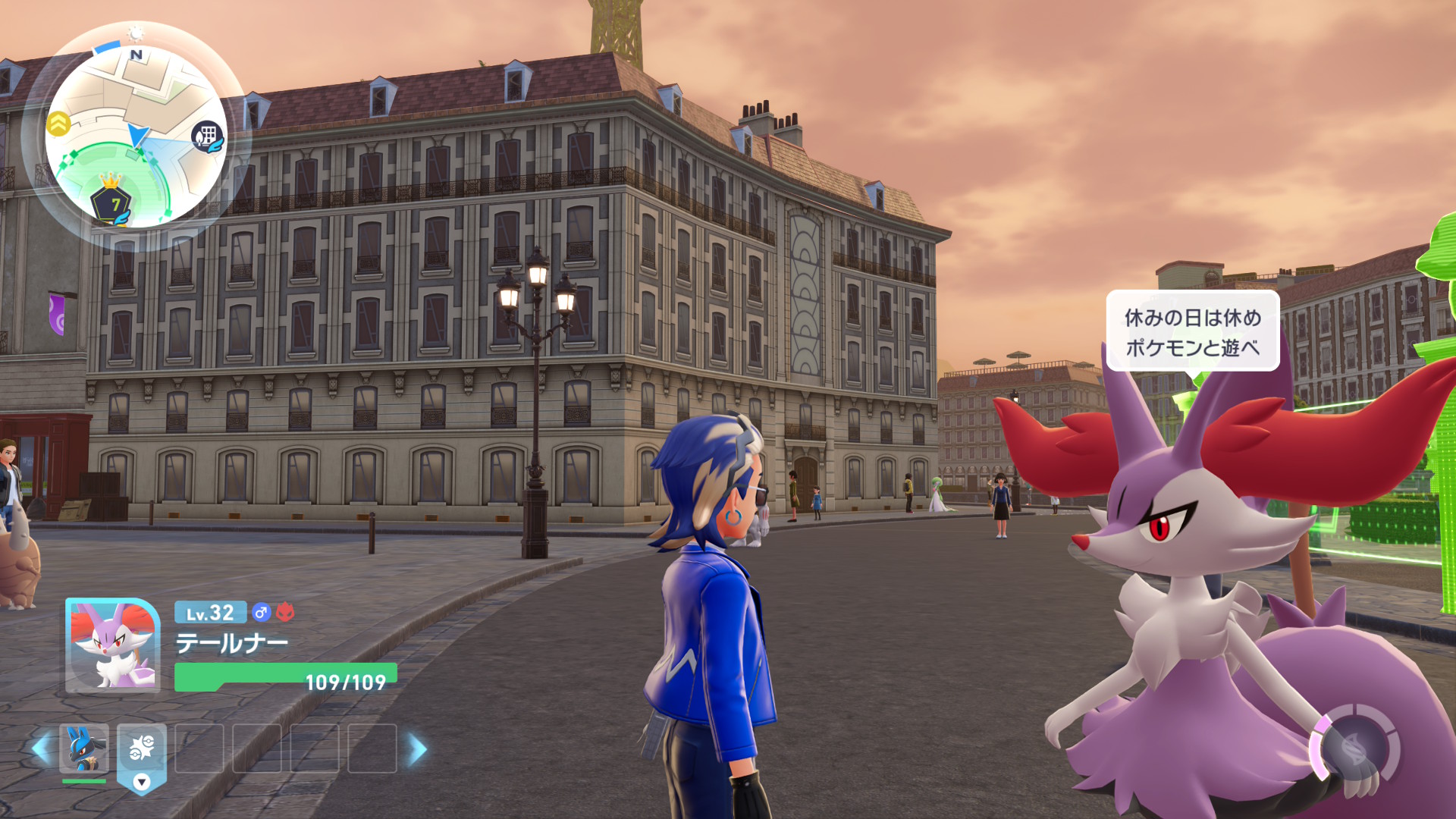Open the Poké Ball swap slot

point(142,750)
